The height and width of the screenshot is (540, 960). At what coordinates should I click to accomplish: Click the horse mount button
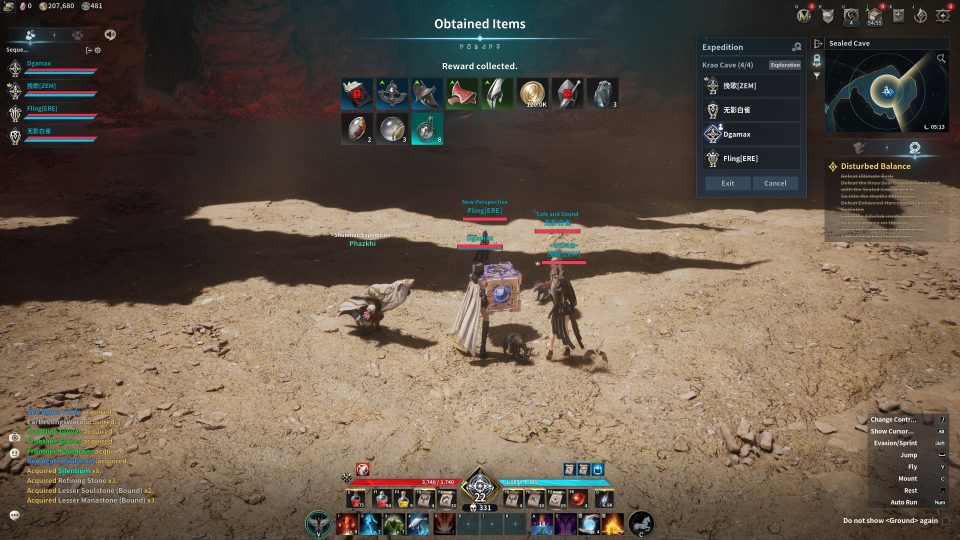(641, 522)
